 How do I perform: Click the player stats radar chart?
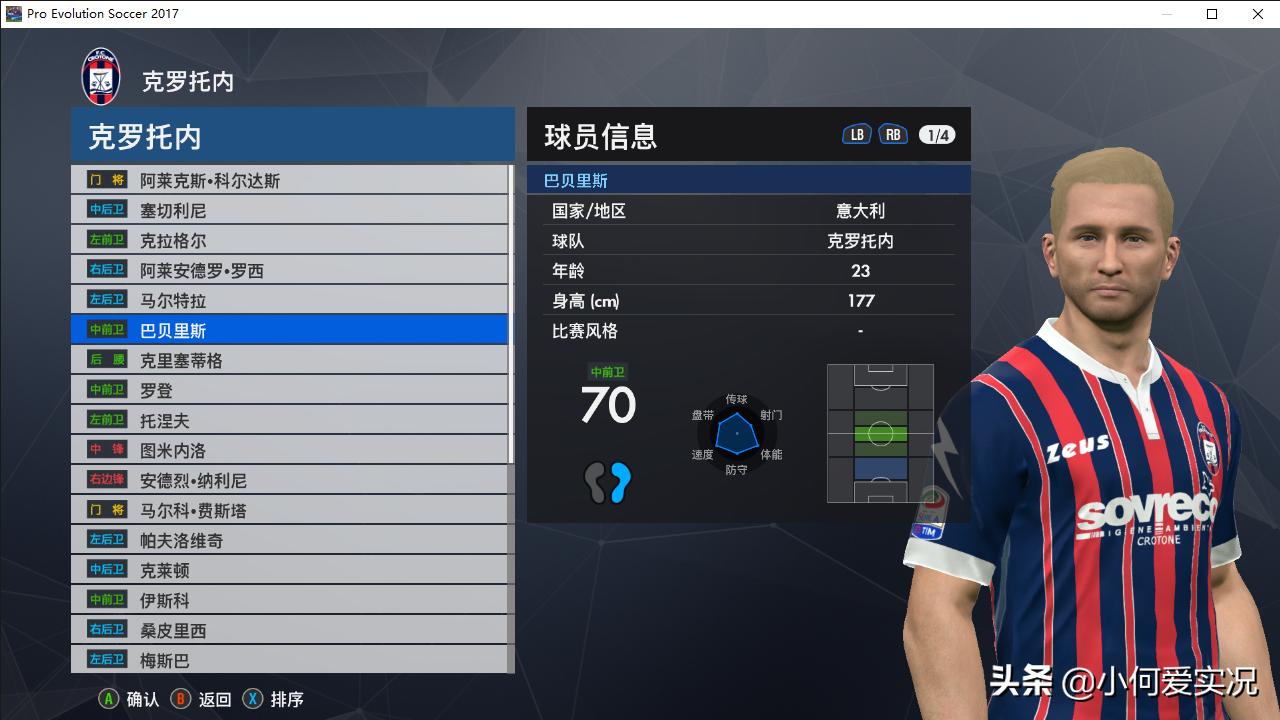tap(737, 434)
